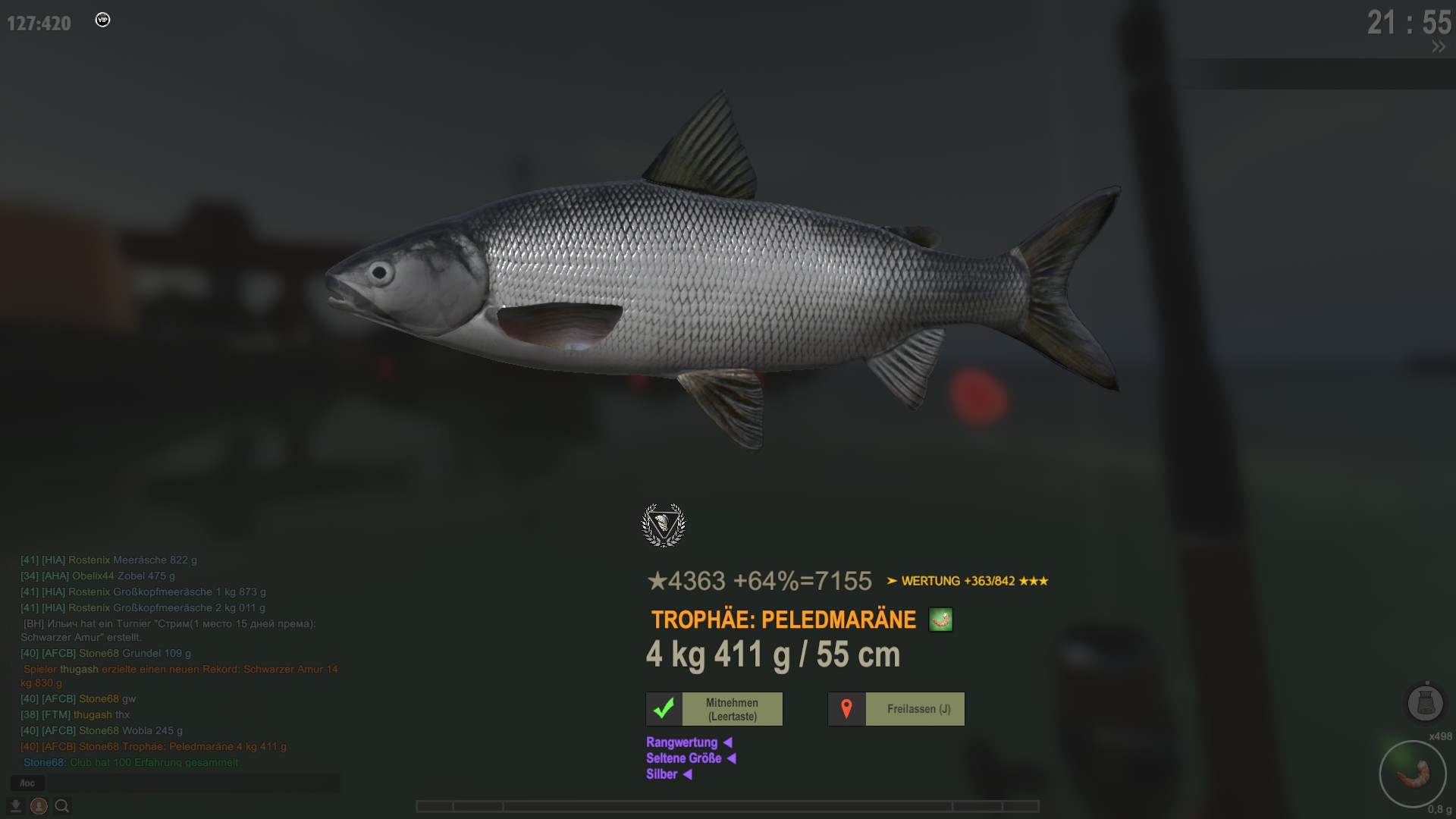Open the keepnet fish cage icon

pyautogui.click(x=1425, y=703)
